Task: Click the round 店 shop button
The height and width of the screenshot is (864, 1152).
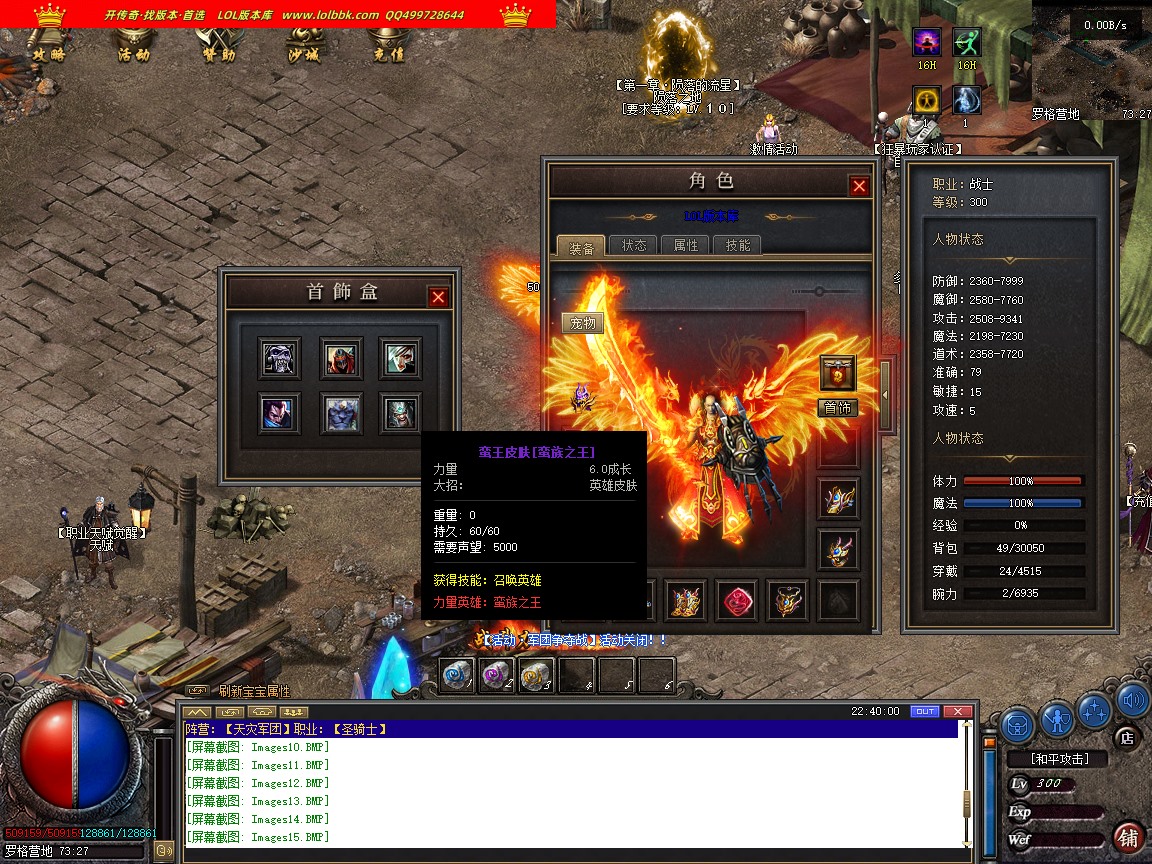Action: [x=1126, y=738]
